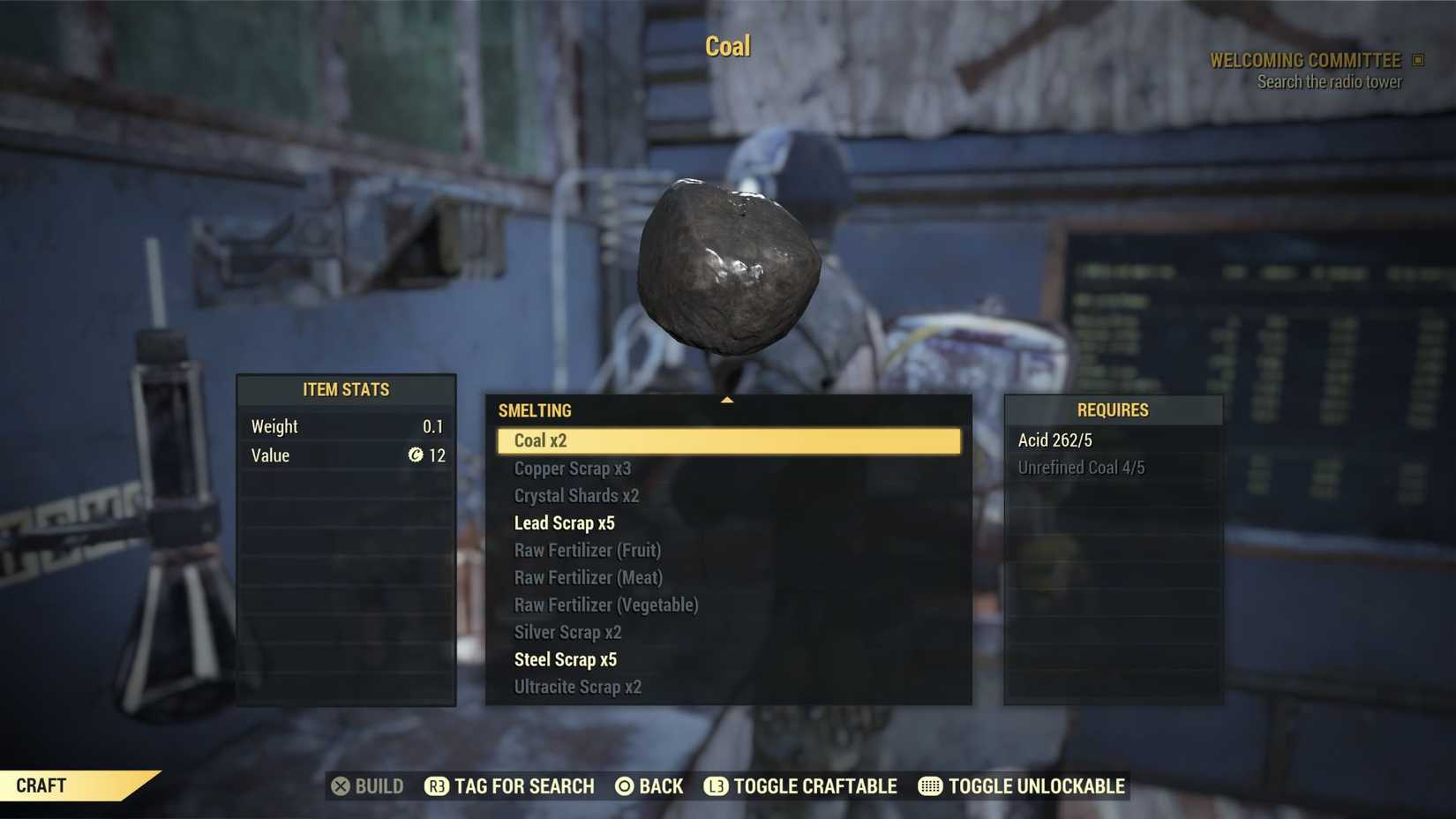Viewport: 1456px width, 819px height.
Task: Click the caps currency icon next to Value
Action: (417, 455)
